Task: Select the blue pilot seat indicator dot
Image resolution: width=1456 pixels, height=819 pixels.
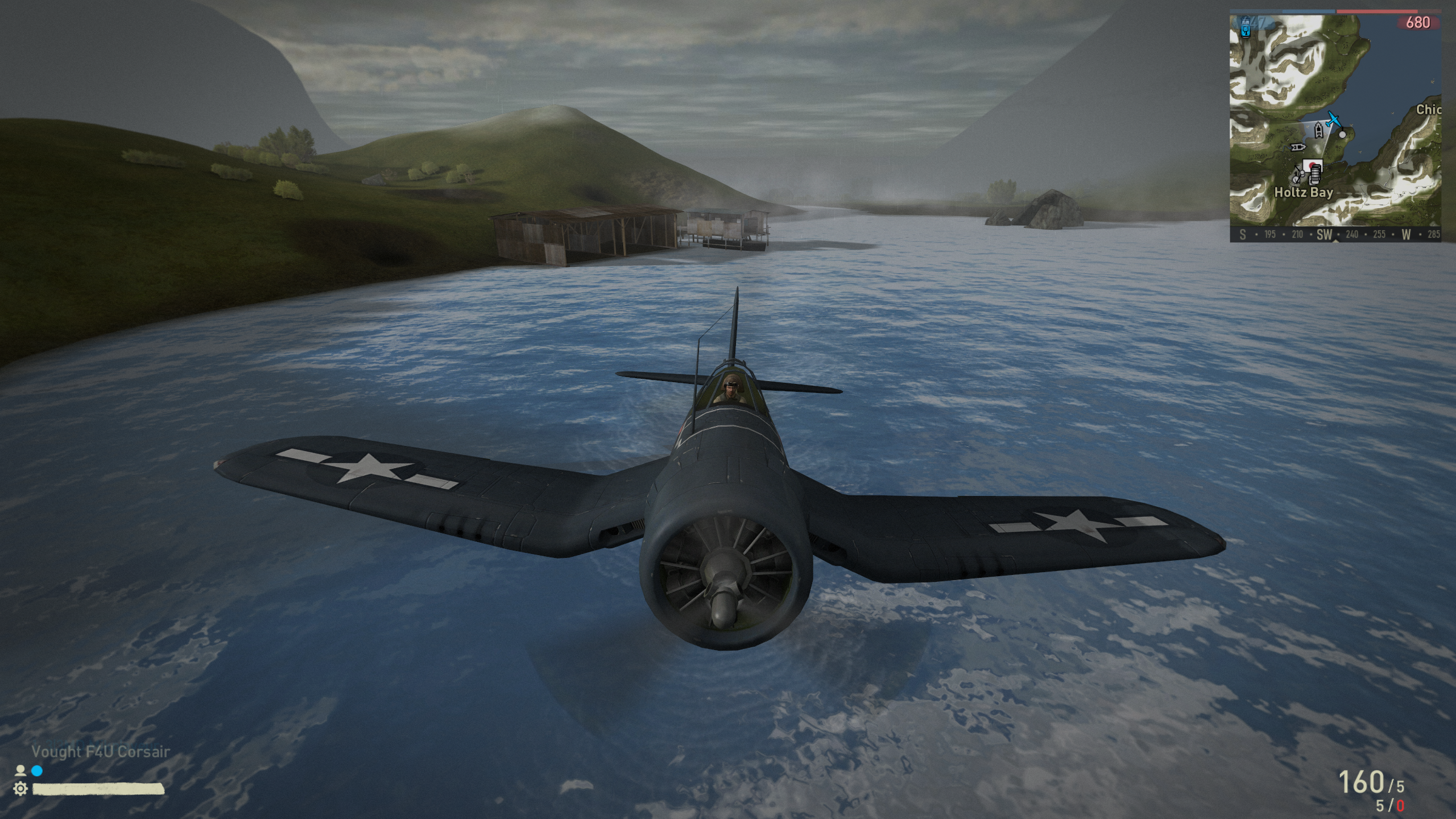Action: pyautogui.click(x=37, y=771)
